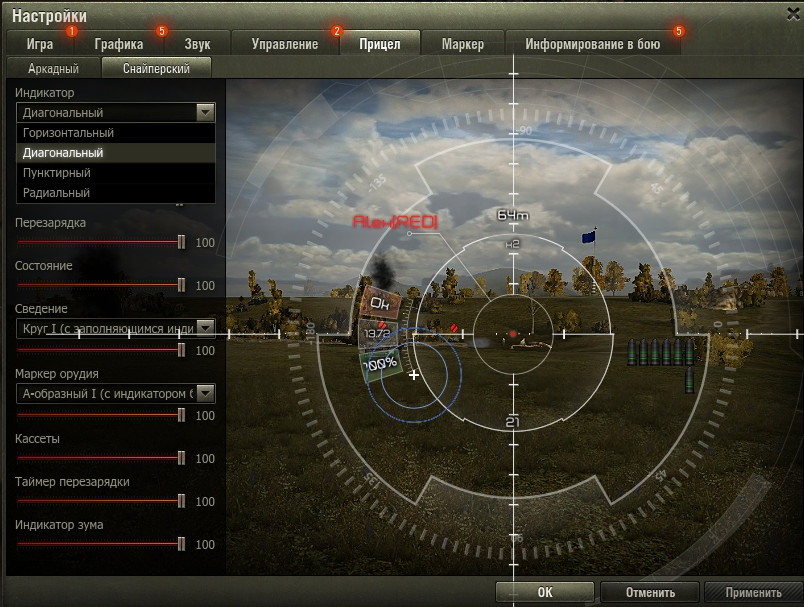Go to the Управление tab
The image size is (804, 607).
click(x=285, y=44)
